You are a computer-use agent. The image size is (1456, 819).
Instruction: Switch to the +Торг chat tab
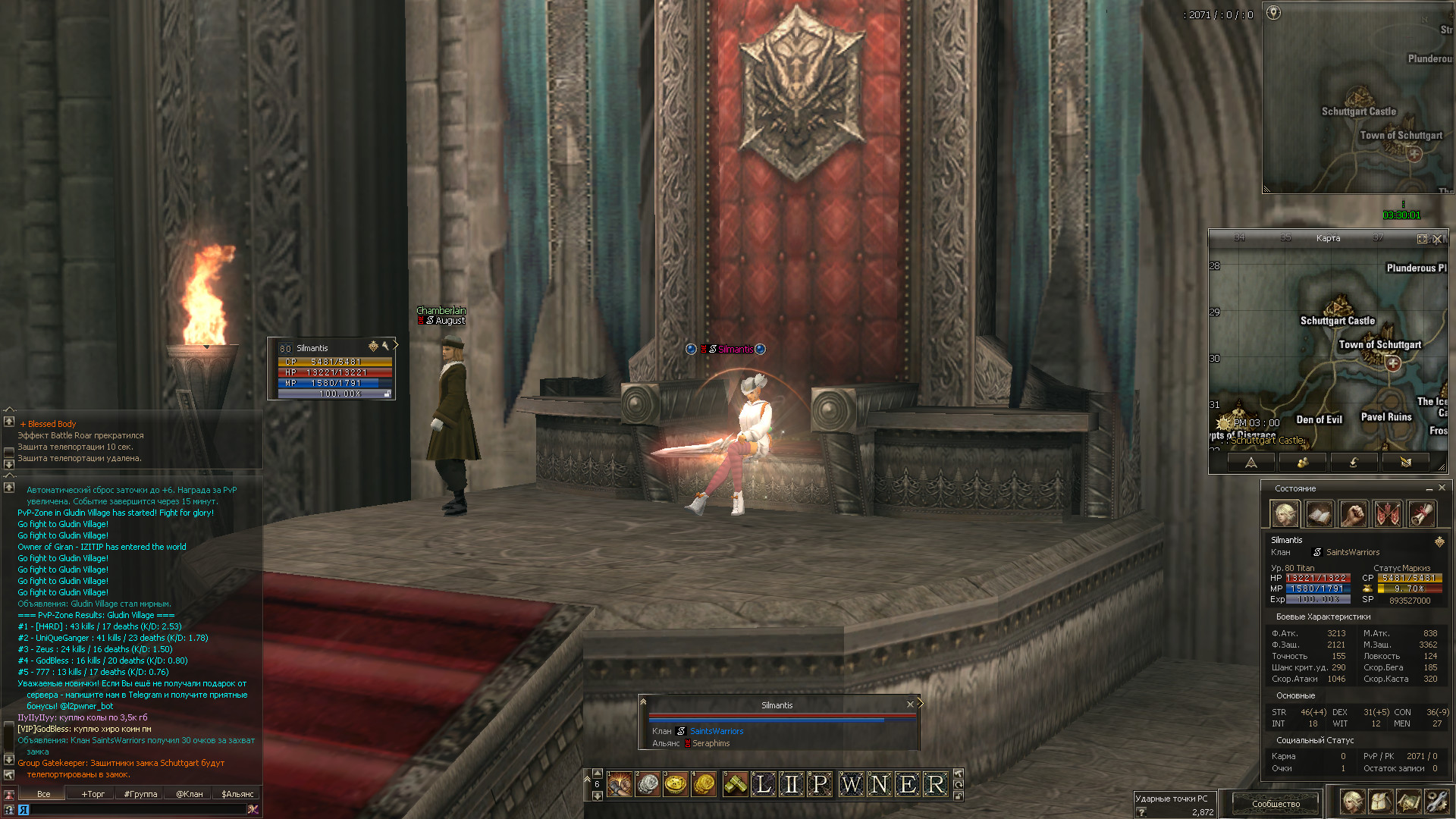(93, 794)
